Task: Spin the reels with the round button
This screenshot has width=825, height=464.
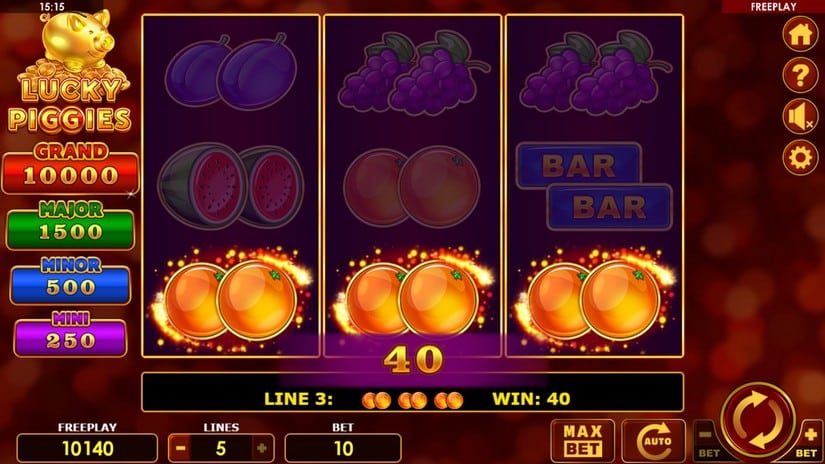Action: (758, 420)
